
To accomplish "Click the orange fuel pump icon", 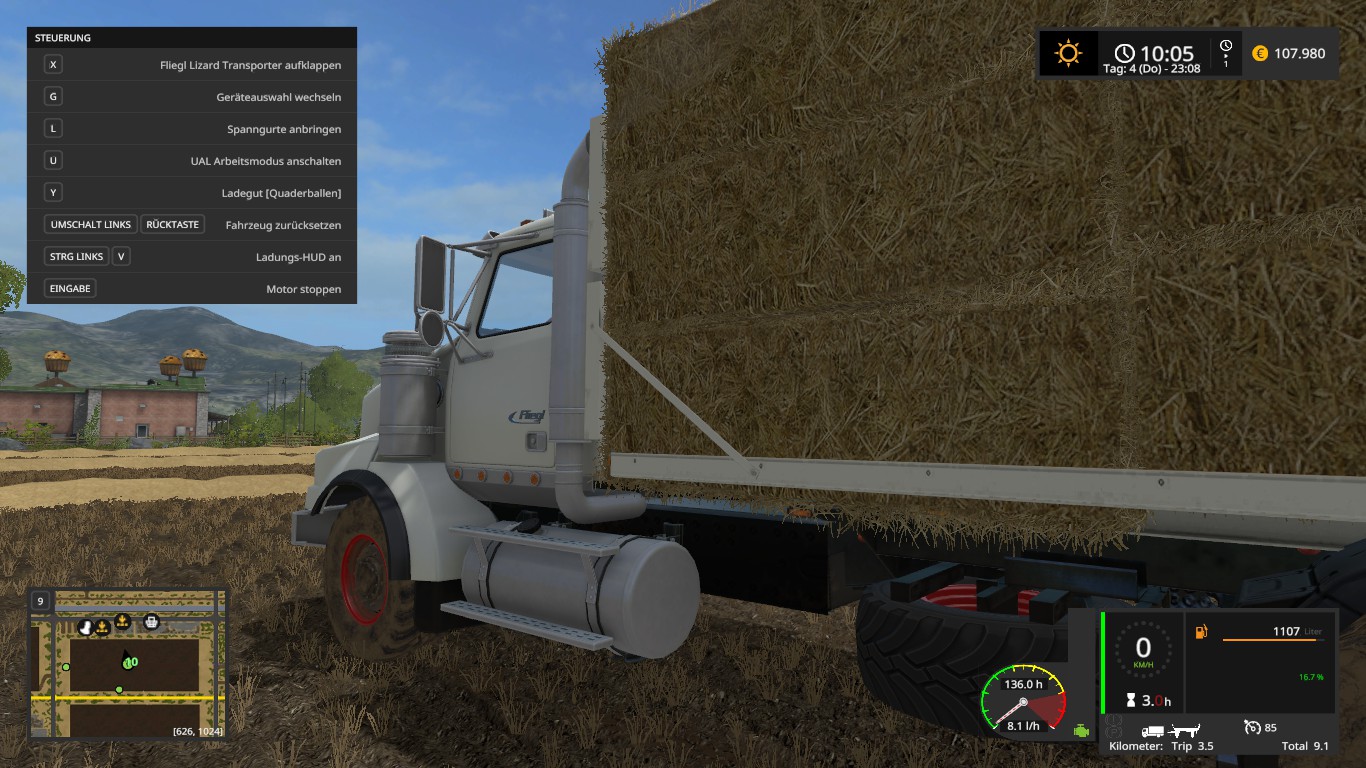I will point(1201,632).
